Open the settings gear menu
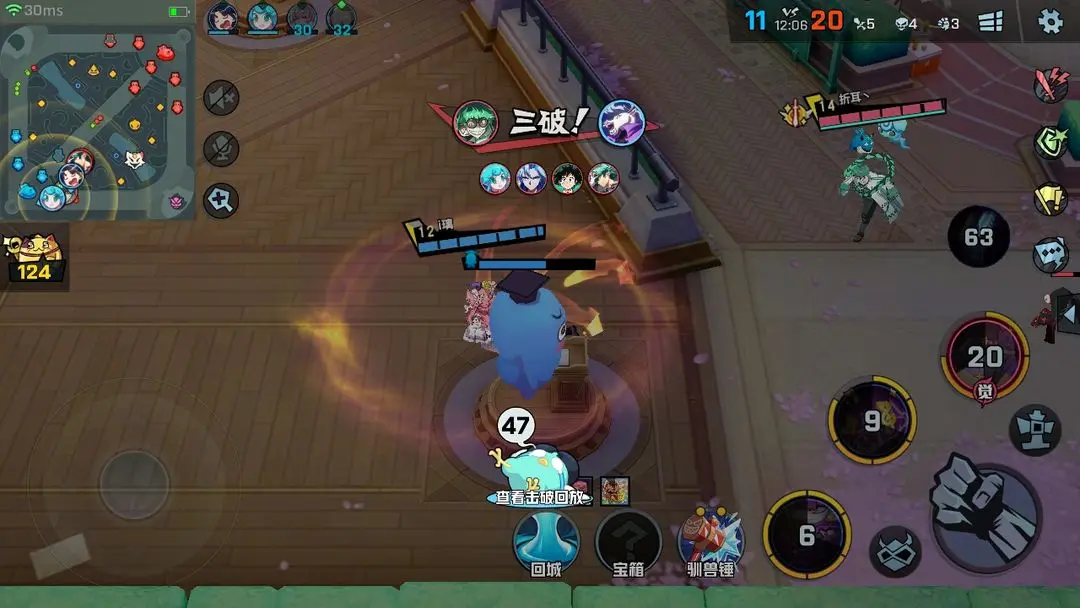 1050,21
